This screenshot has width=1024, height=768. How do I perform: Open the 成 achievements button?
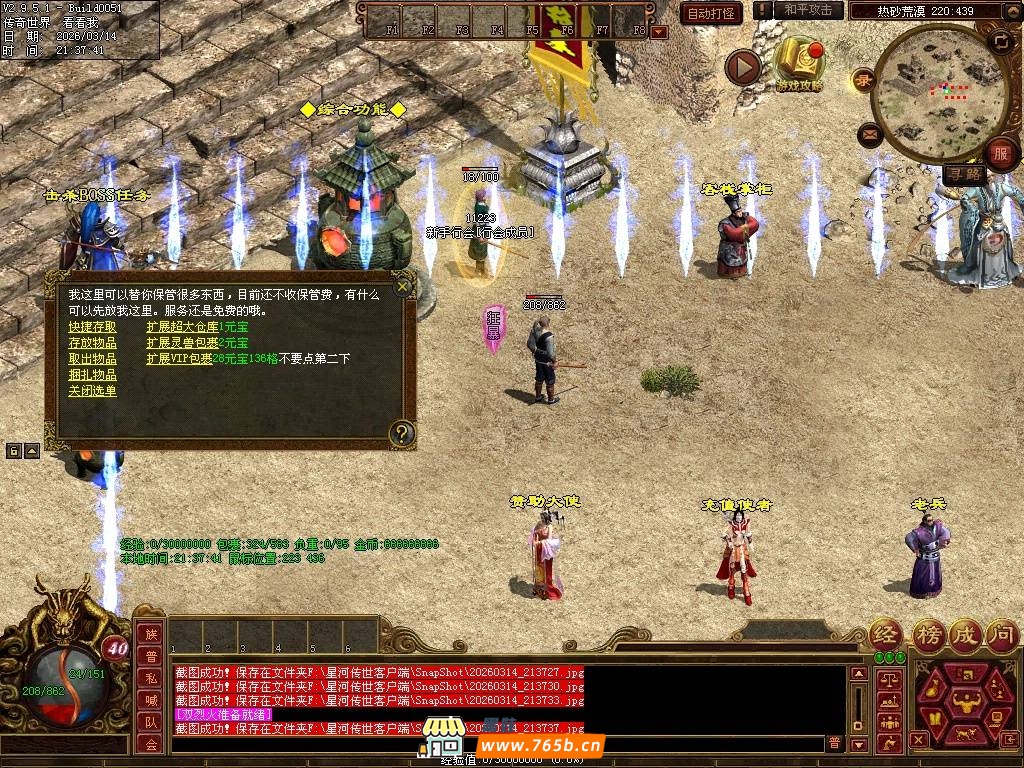click(x=965, y=635)
